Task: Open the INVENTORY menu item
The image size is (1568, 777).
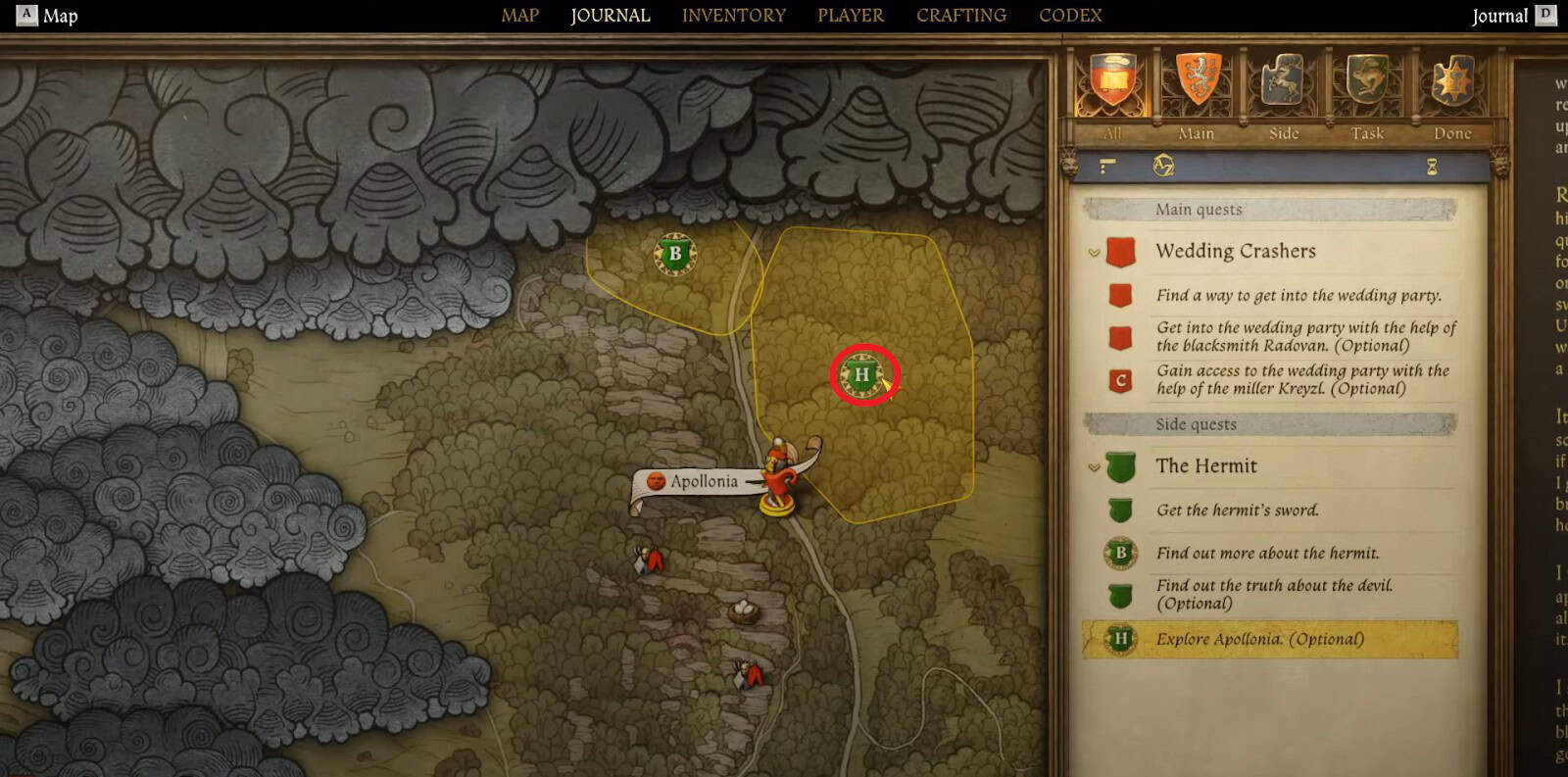Action: point(735,15)
